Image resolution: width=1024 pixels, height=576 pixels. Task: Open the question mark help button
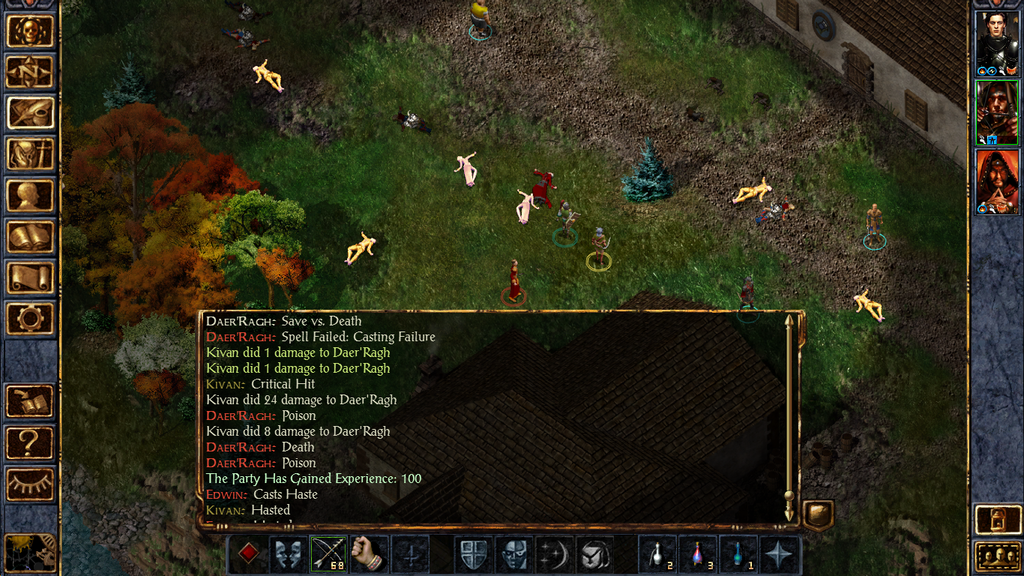[x=30, y=442]
